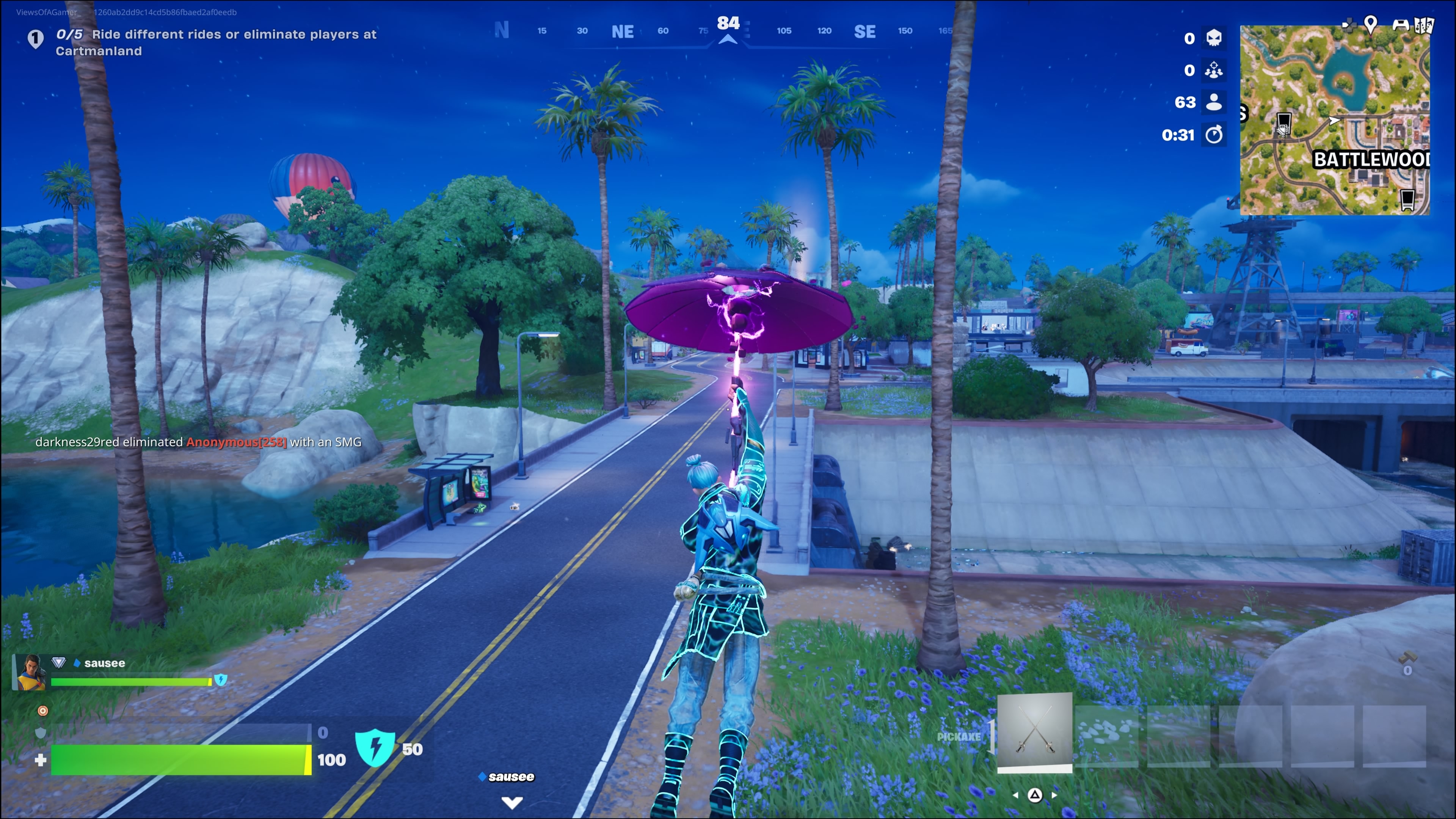The height and width of the screenshot is (819, 1456).
Task: Click teammate sausee's portrait
Action: click(x=30, y=673)
